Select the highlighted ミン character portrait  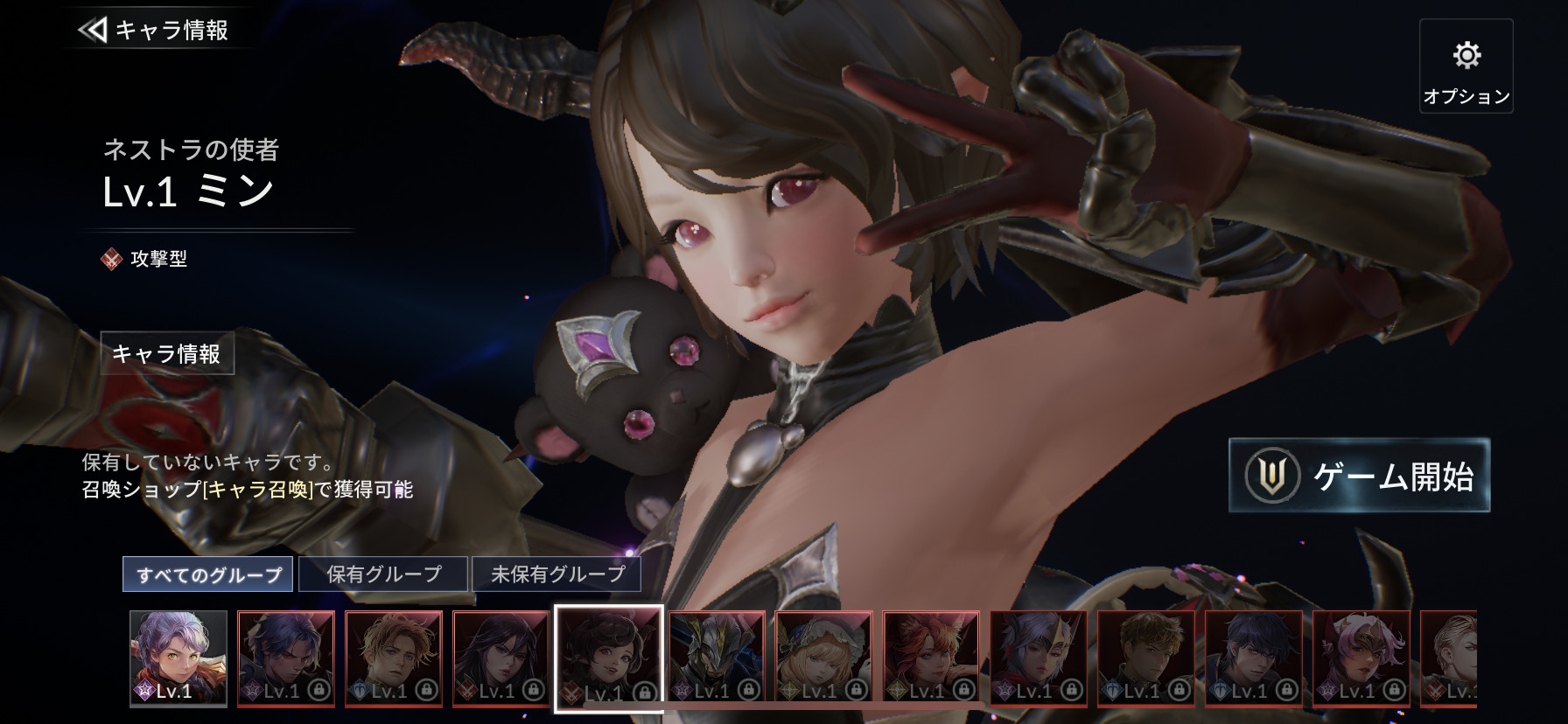pos(609,658)
